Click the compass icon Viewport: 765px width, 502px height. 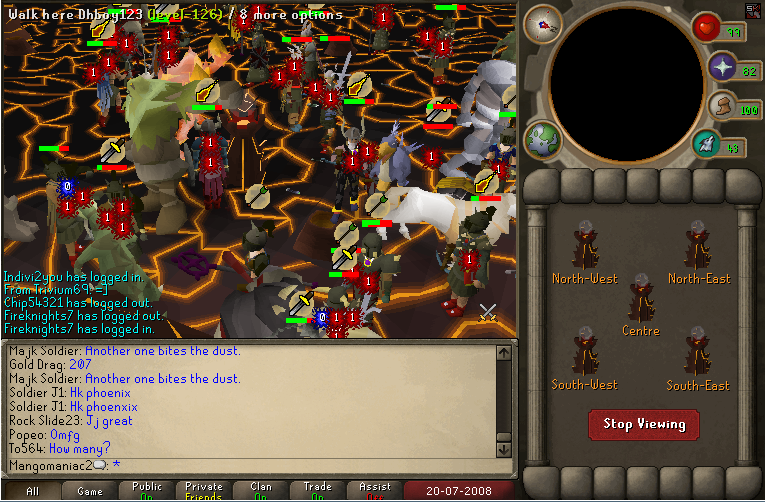(543, 24)
